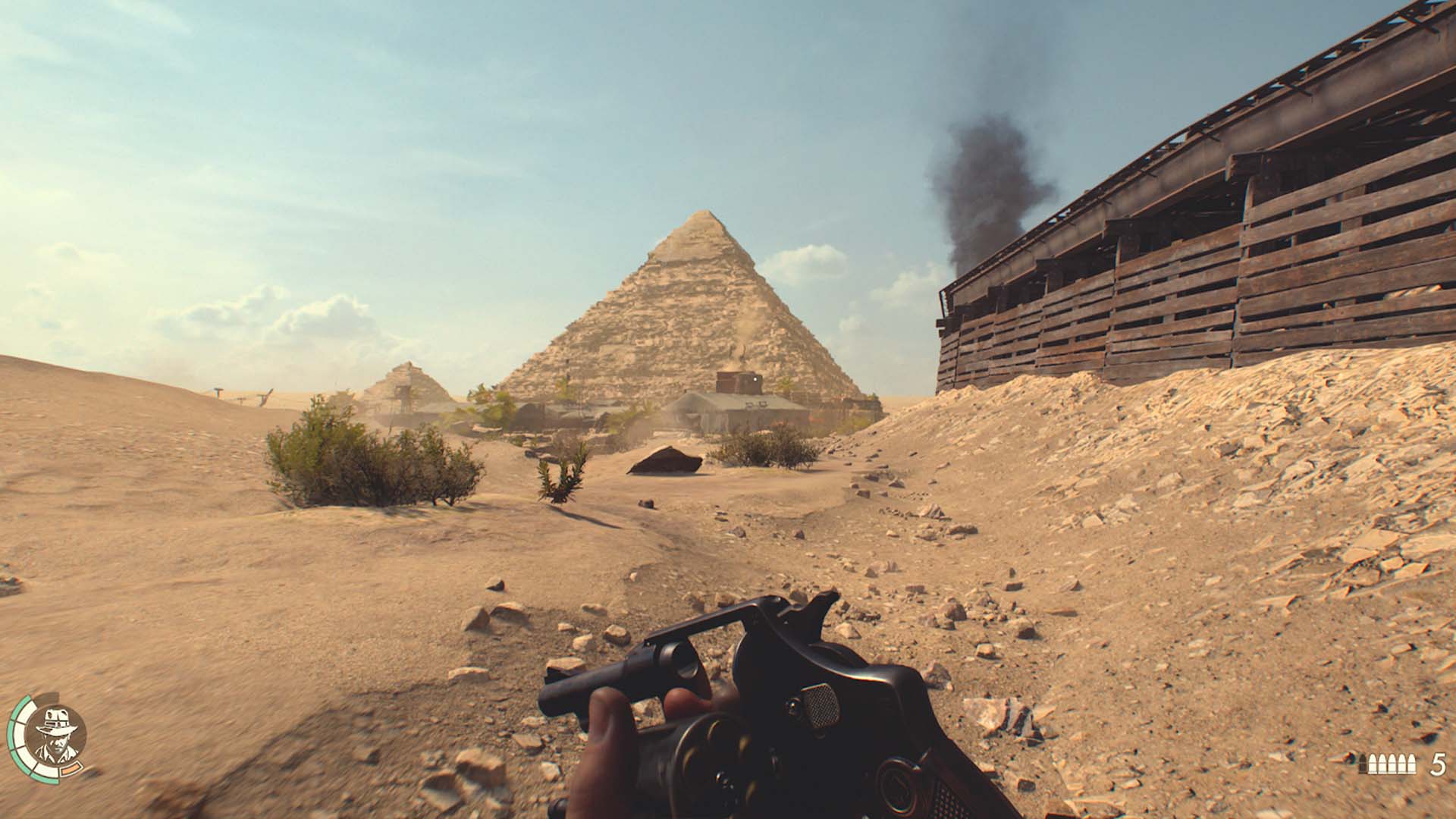1456x819 pixels.
Task: Click the last bullet icon beside the ammo count
Action: (1411, 762)
